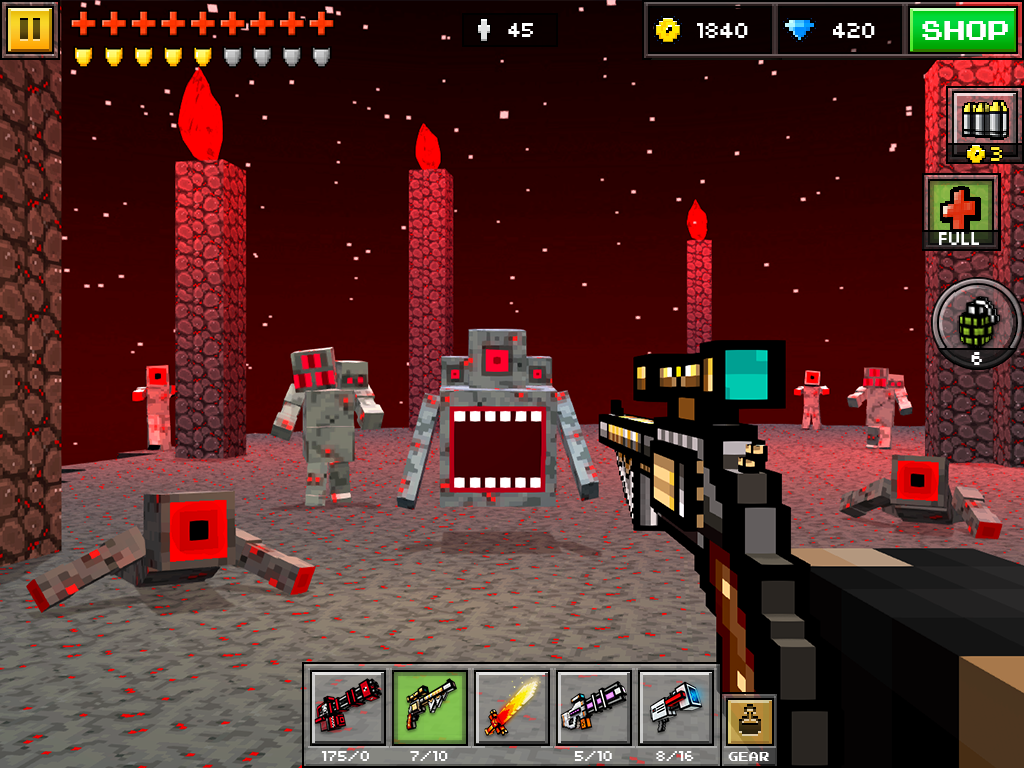Screen dimensions: 1024x768
Task: Open the green SHOP button
Action: point(963,30)
